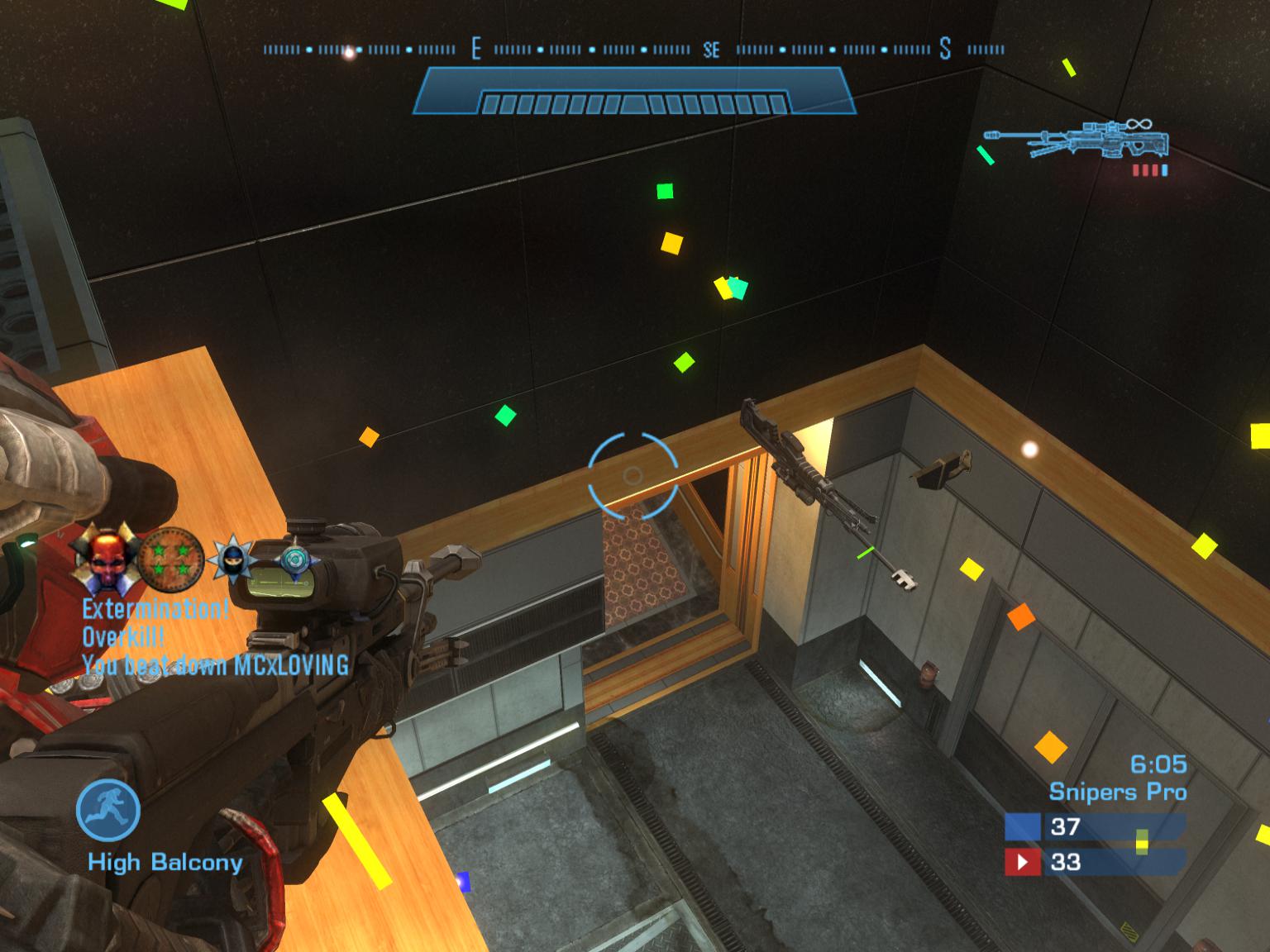Click the blue gem medal

pos(295,559)
